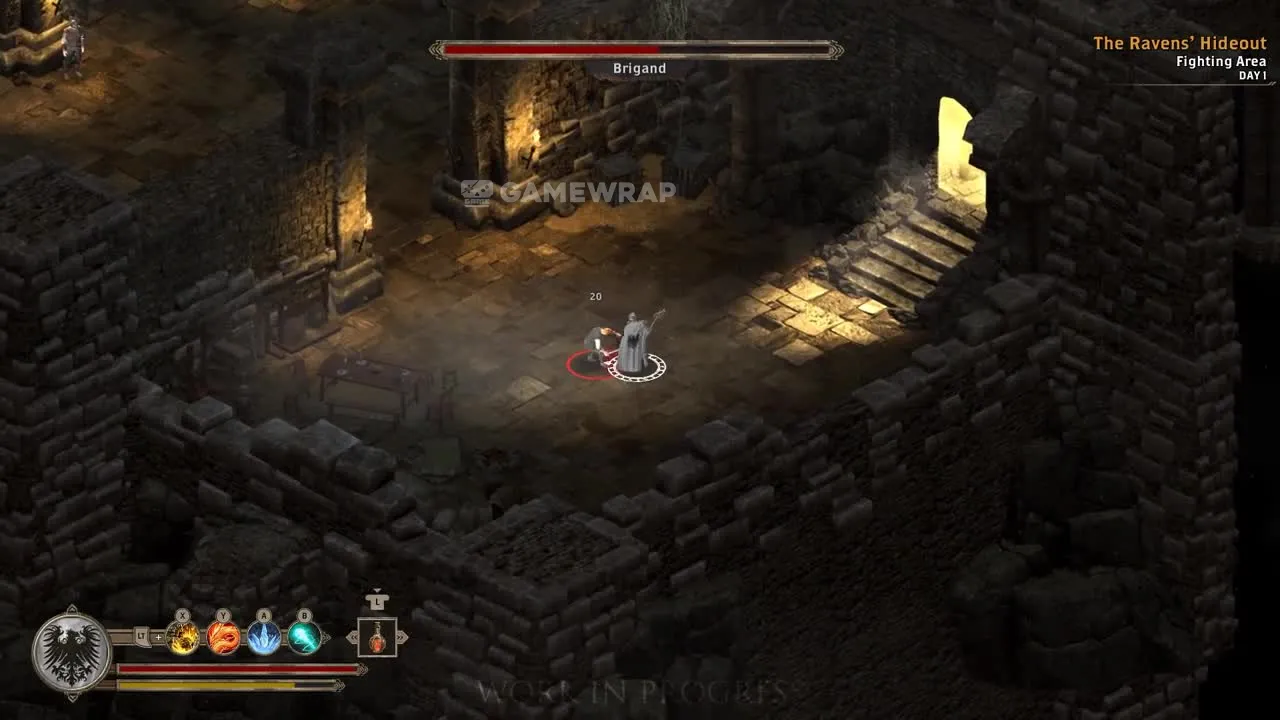1280x720 pixels.
Task: Activate the yellow fire burst ability
Action: (183, 637)
